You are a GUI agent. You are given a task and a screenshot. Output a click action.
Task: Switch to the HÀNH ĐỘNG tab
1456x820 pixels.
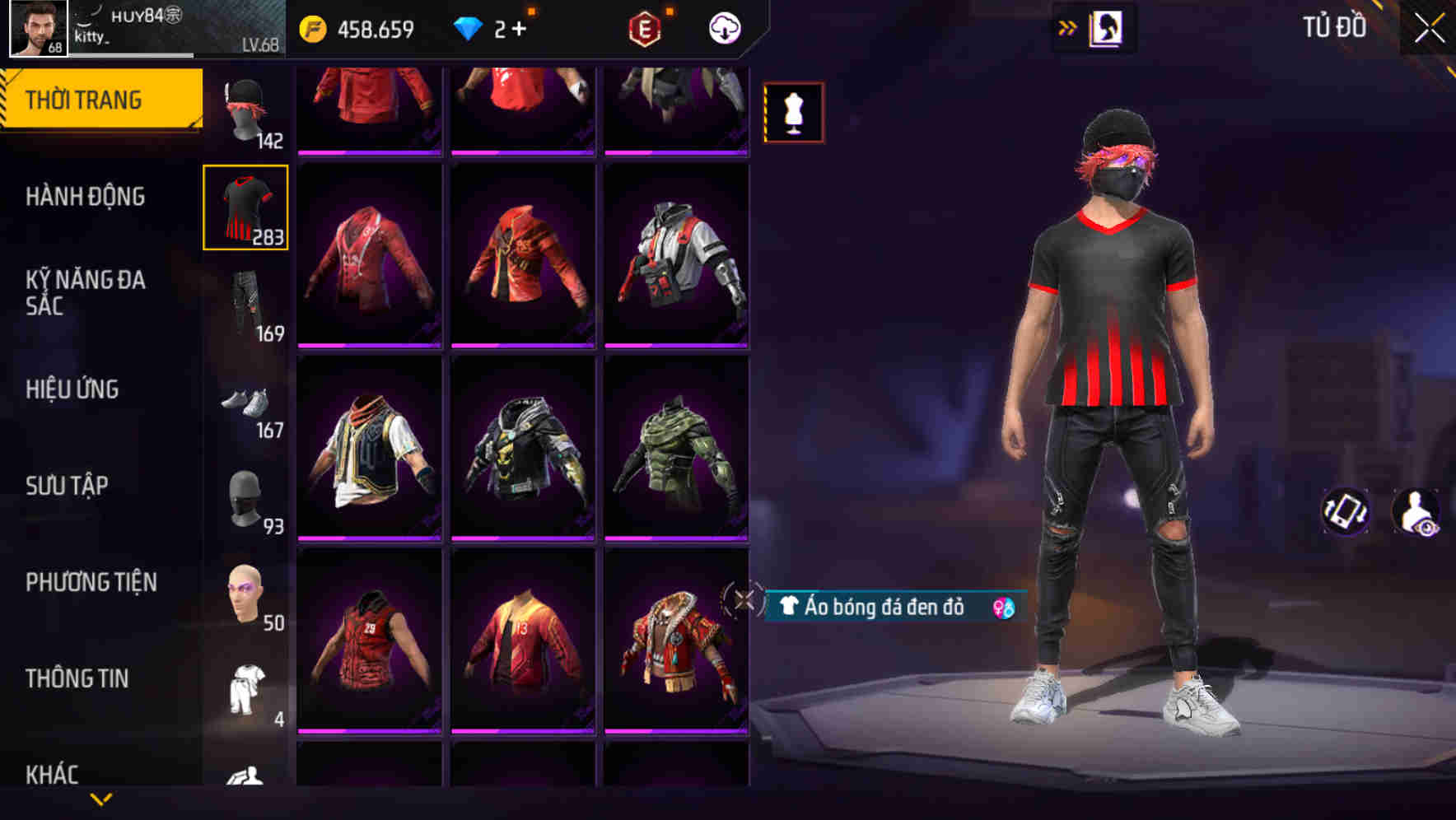pos(85,197)
